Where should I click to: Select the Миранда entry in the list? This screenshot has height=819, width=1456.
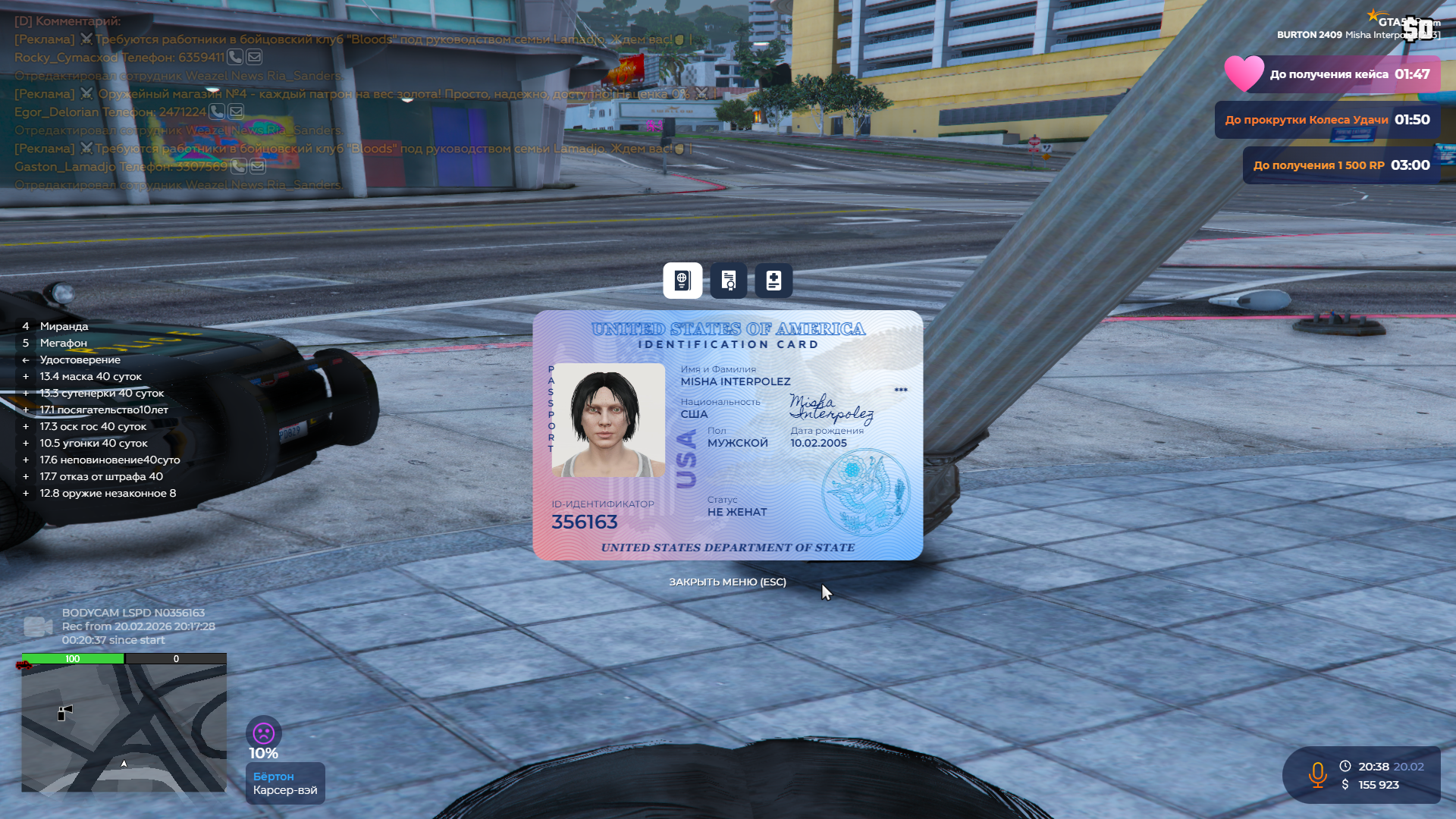pyautogui.click(x=64, y=326)
